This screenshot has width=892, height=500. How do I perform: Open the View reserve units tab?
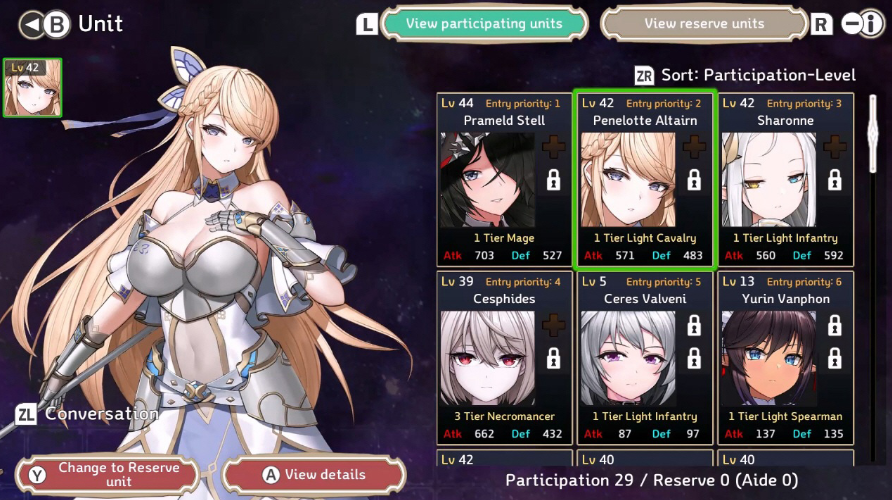[704, 24]
